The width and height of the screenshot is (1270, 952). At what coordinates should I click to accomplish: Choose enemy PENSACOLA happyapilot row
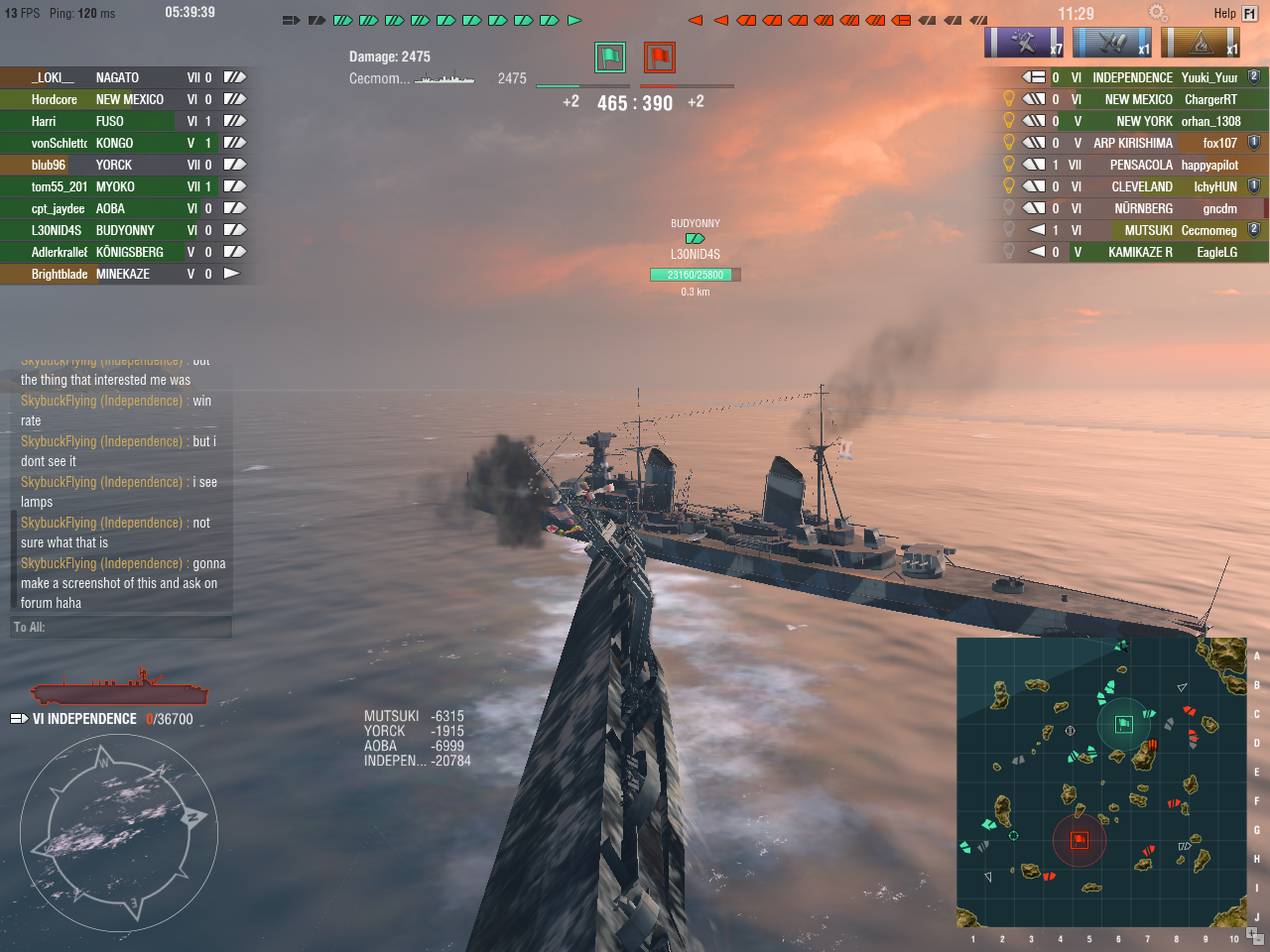tap(1141, 165)
